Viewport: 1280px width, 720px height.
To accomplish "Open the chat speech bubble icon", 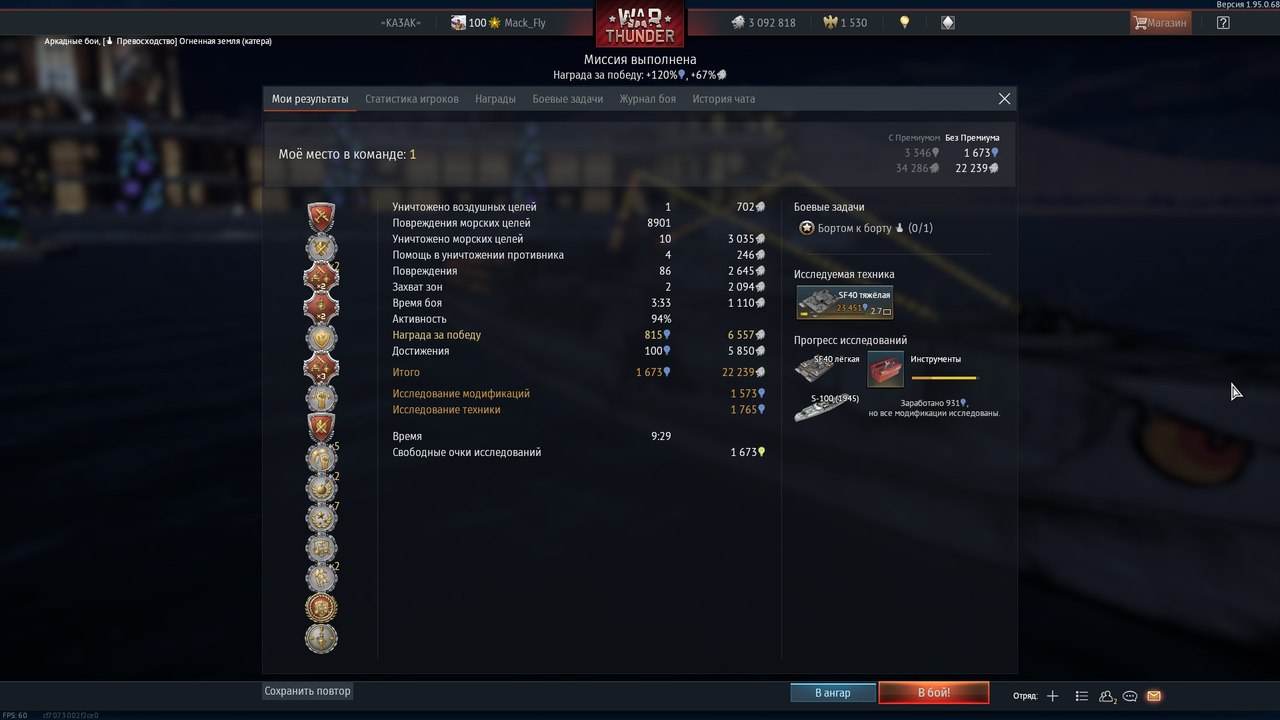I will click(x=1130, y=696).
